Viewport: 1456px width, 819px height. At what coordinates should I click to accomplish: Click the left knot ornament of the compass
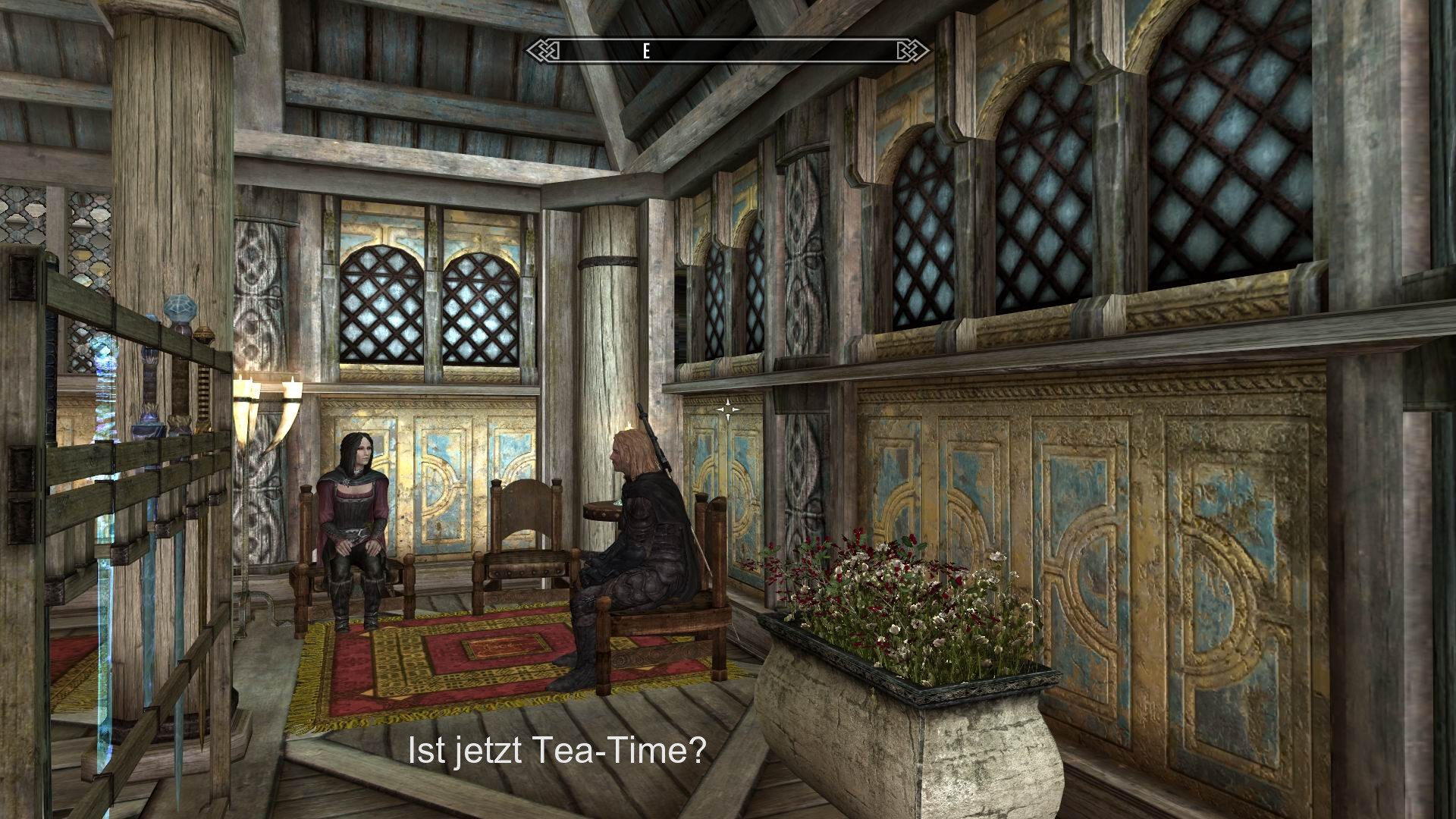[548, 49]
